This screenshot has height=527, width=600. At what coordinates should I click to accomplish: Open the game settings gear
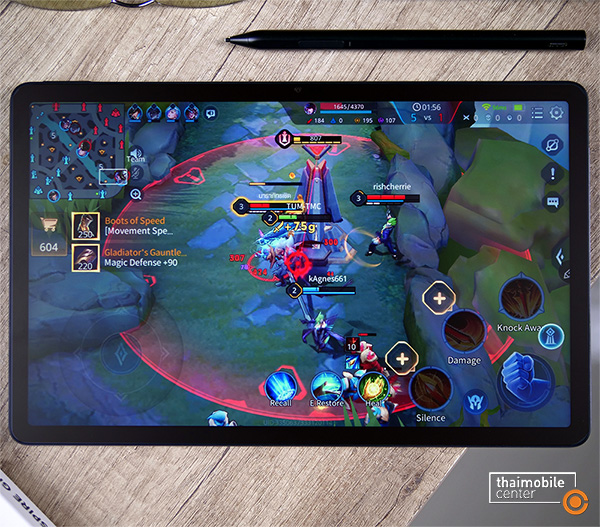pos(556,113)
